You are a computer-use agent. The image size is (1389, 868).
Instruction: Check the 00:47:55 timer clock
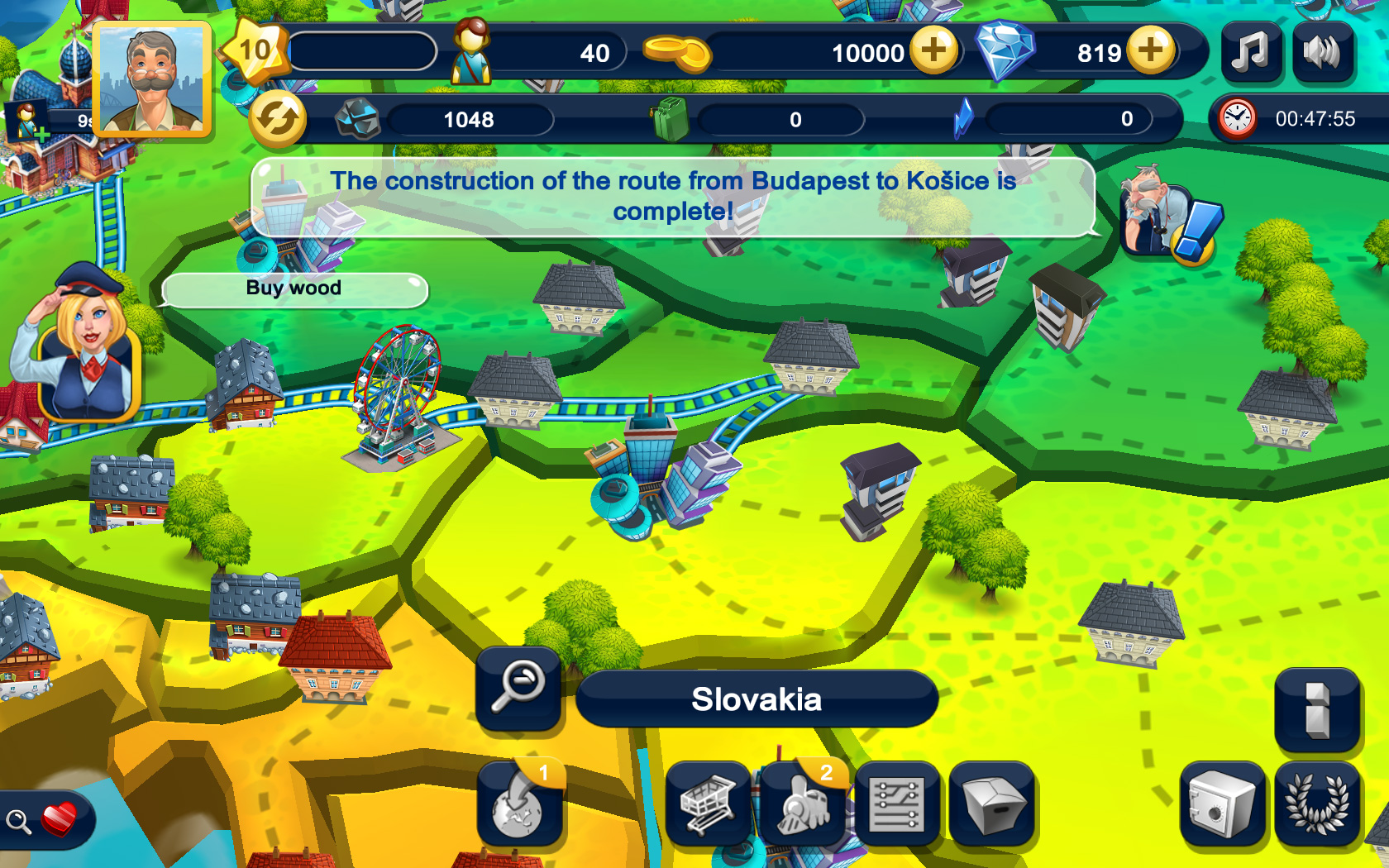[1237, 118]
